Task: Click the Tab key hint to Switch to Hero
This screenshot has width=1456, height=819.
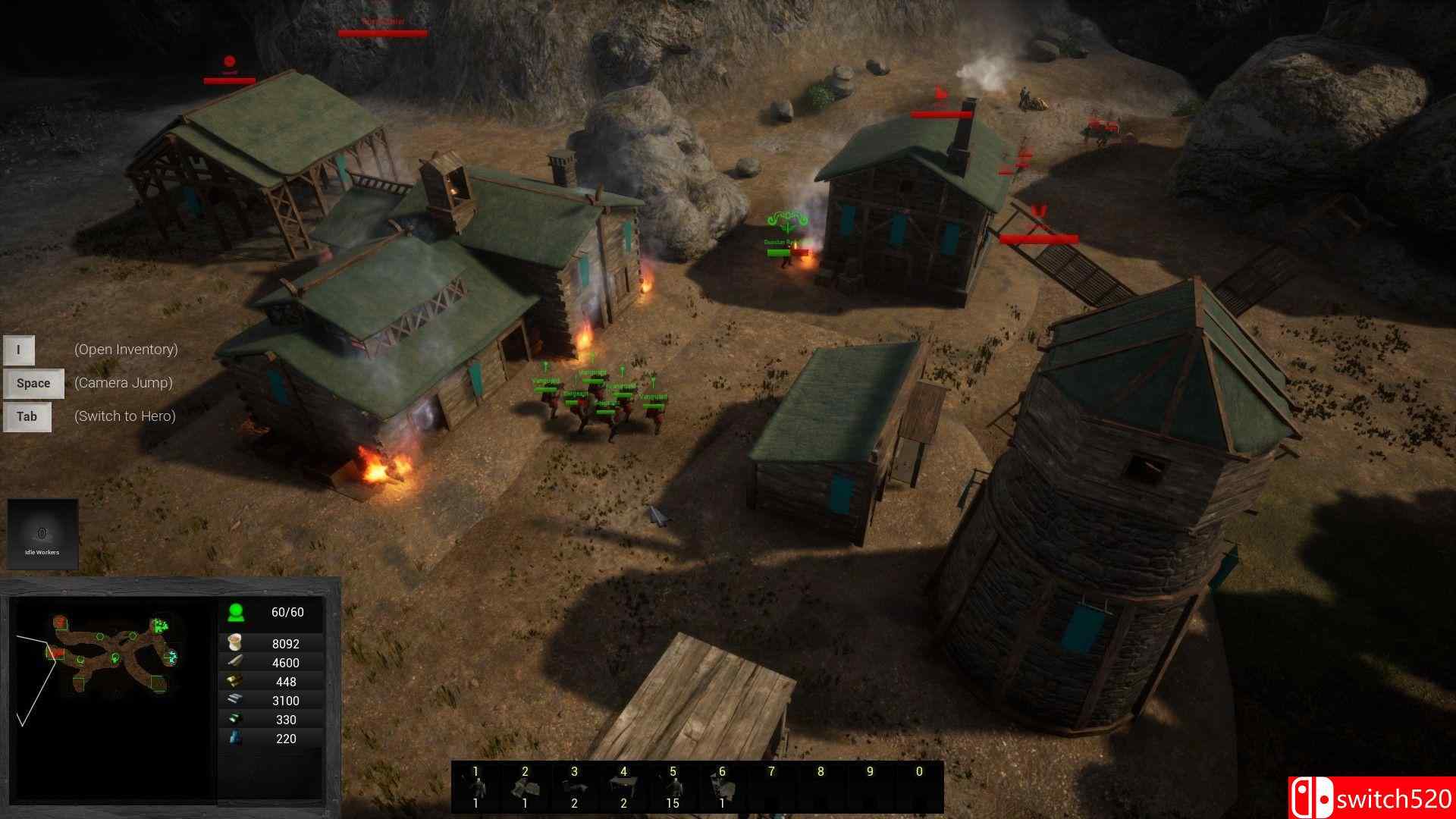Action: click(x=27, y=416)
